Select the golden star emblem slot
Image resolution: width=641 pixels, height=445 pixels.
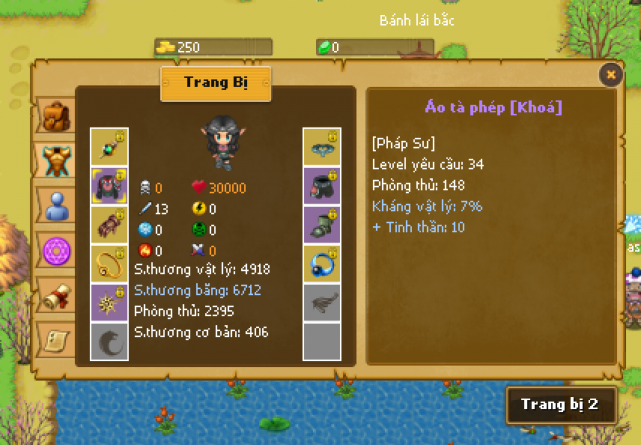point(109,302)
